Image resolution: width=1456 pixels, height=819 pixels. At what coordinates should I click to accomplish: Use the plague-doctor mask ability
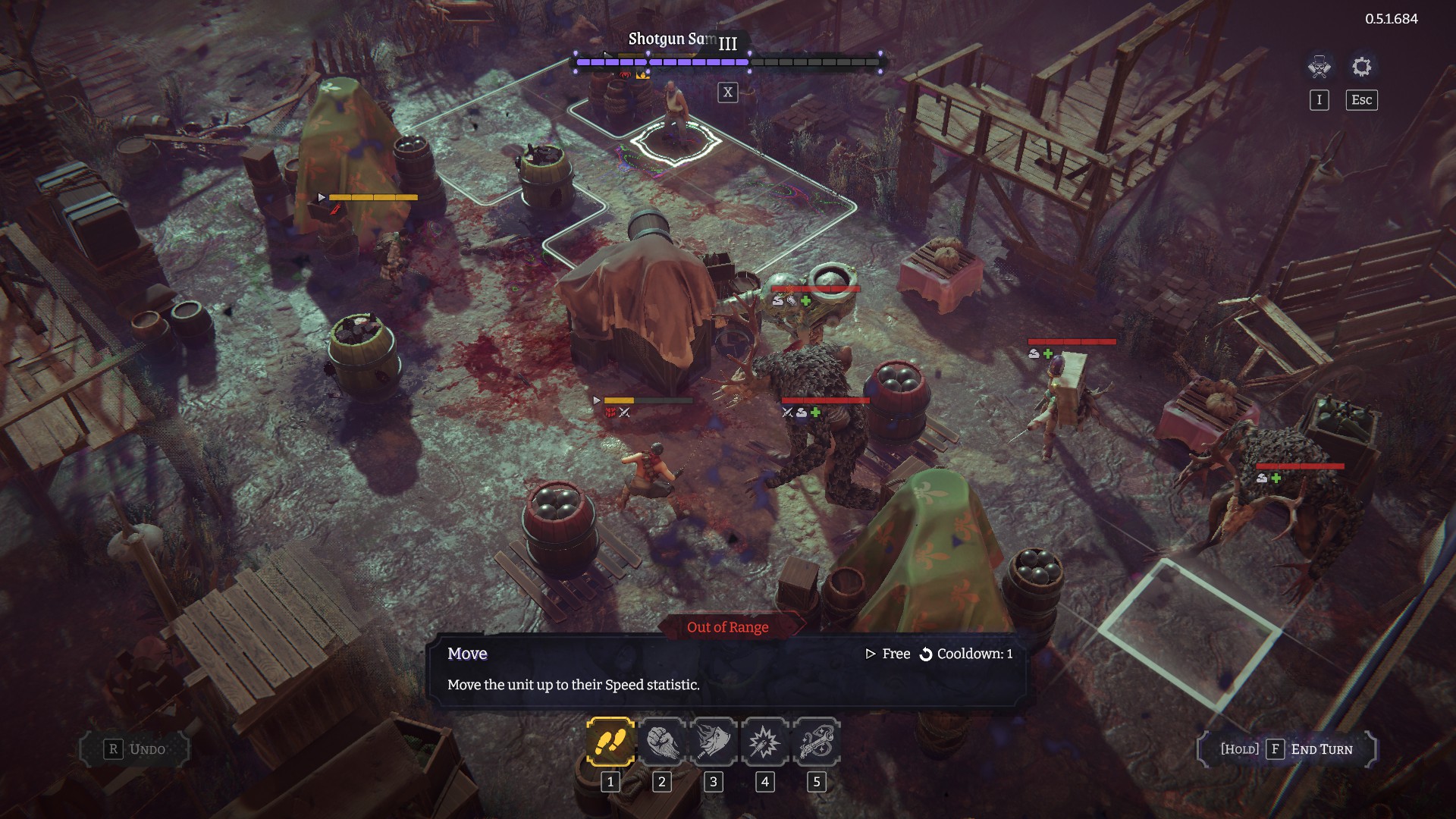tap(713, 742)
